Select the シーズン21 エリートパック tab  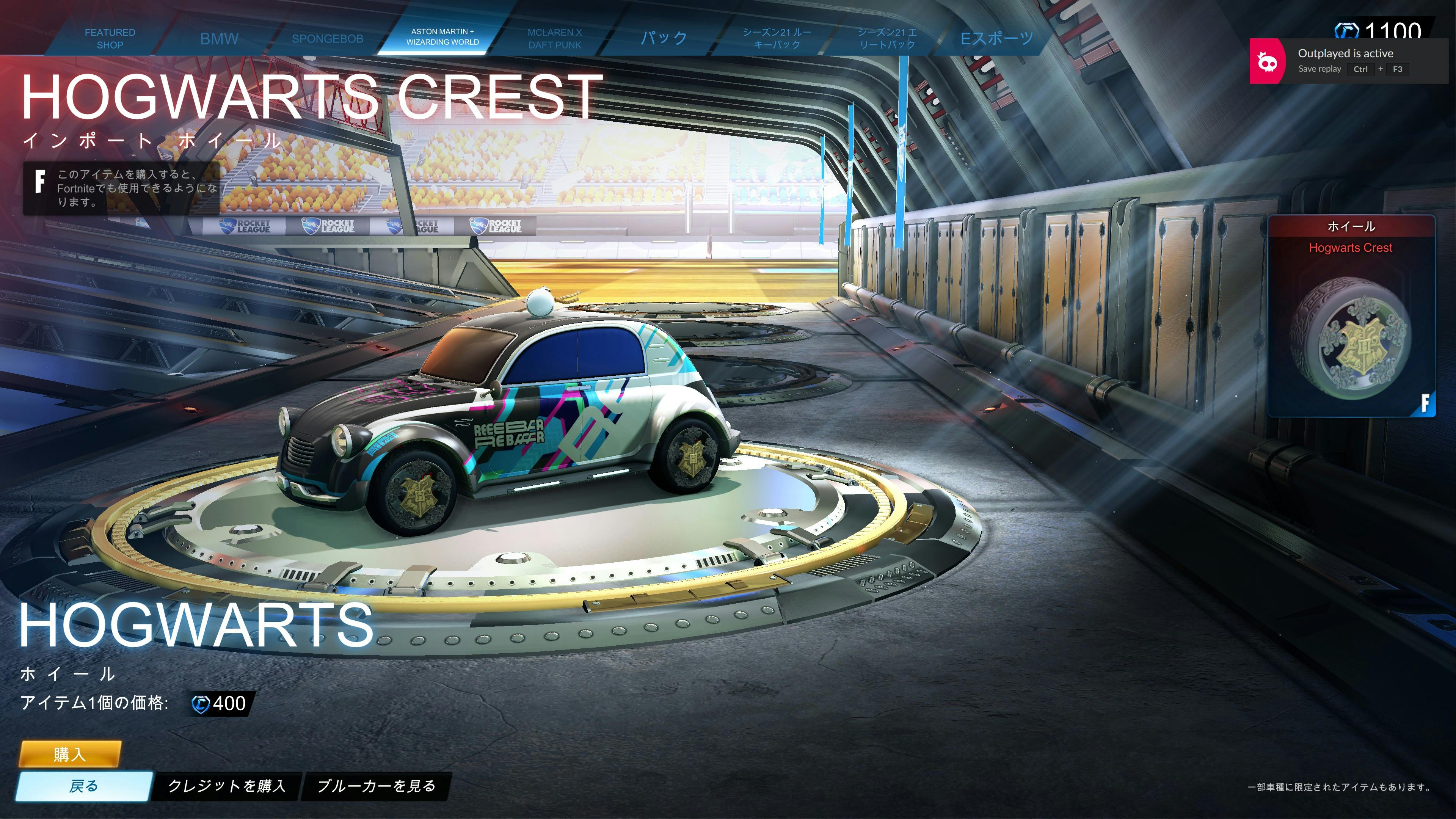tap(887, 38)
